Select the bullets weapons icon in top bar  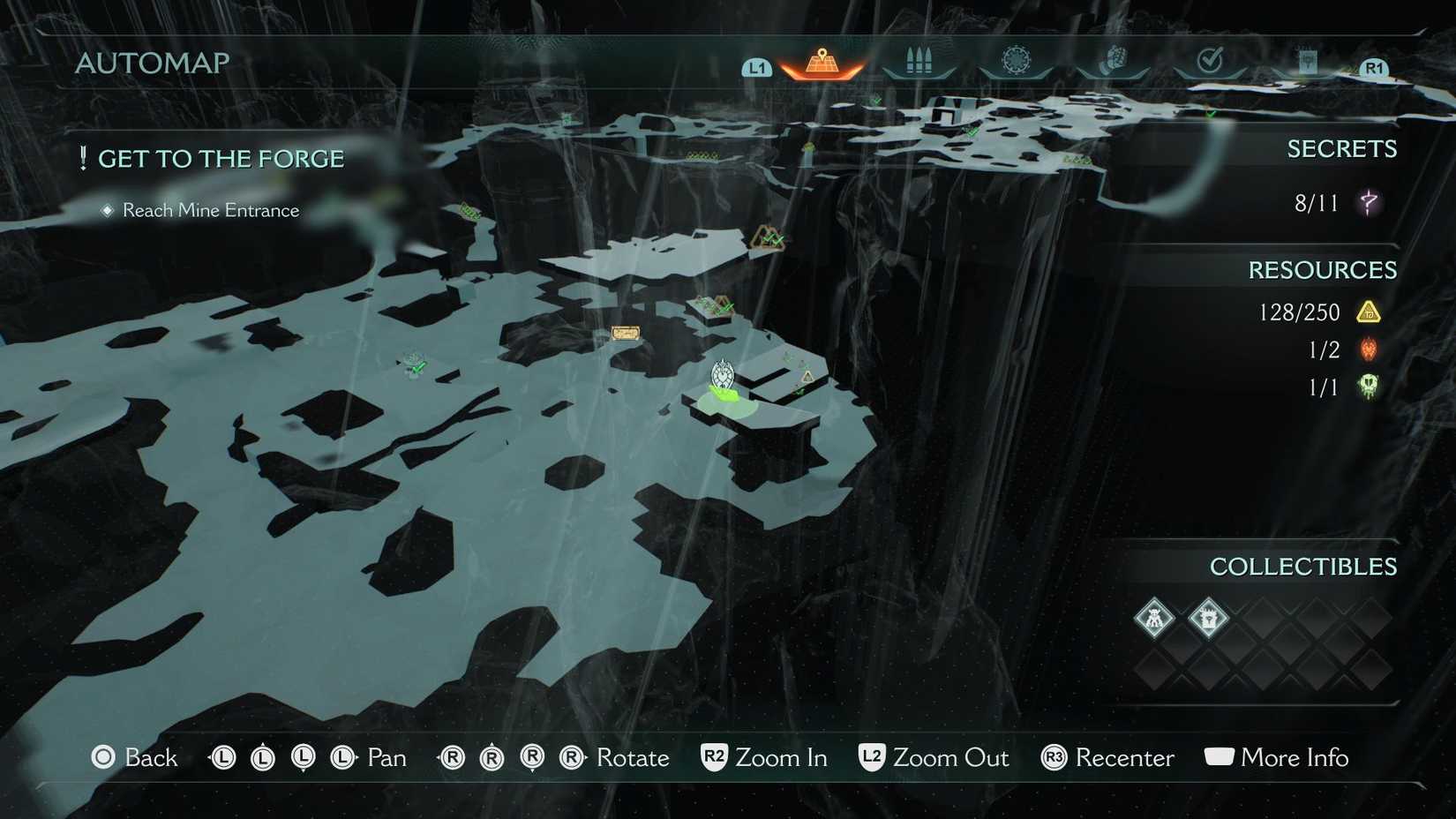pyautogui.click(x=919, y=62)
